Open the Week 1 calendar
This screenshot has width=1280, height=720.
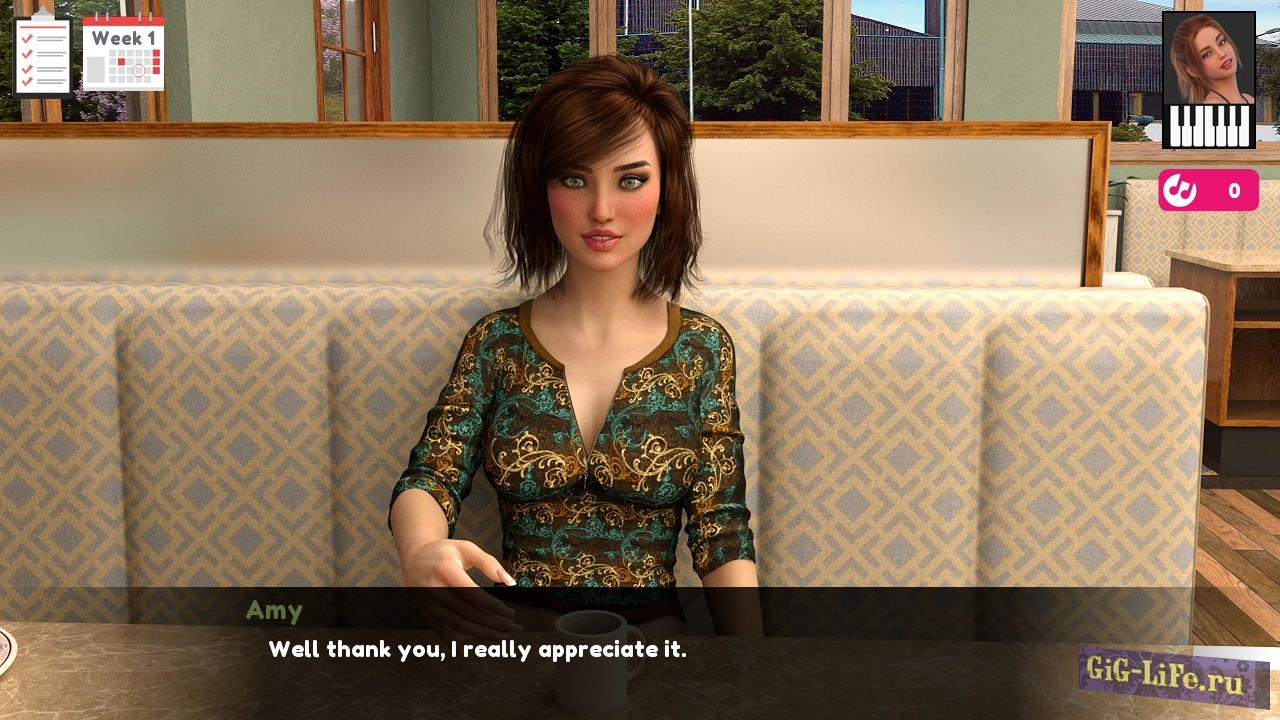123,53
